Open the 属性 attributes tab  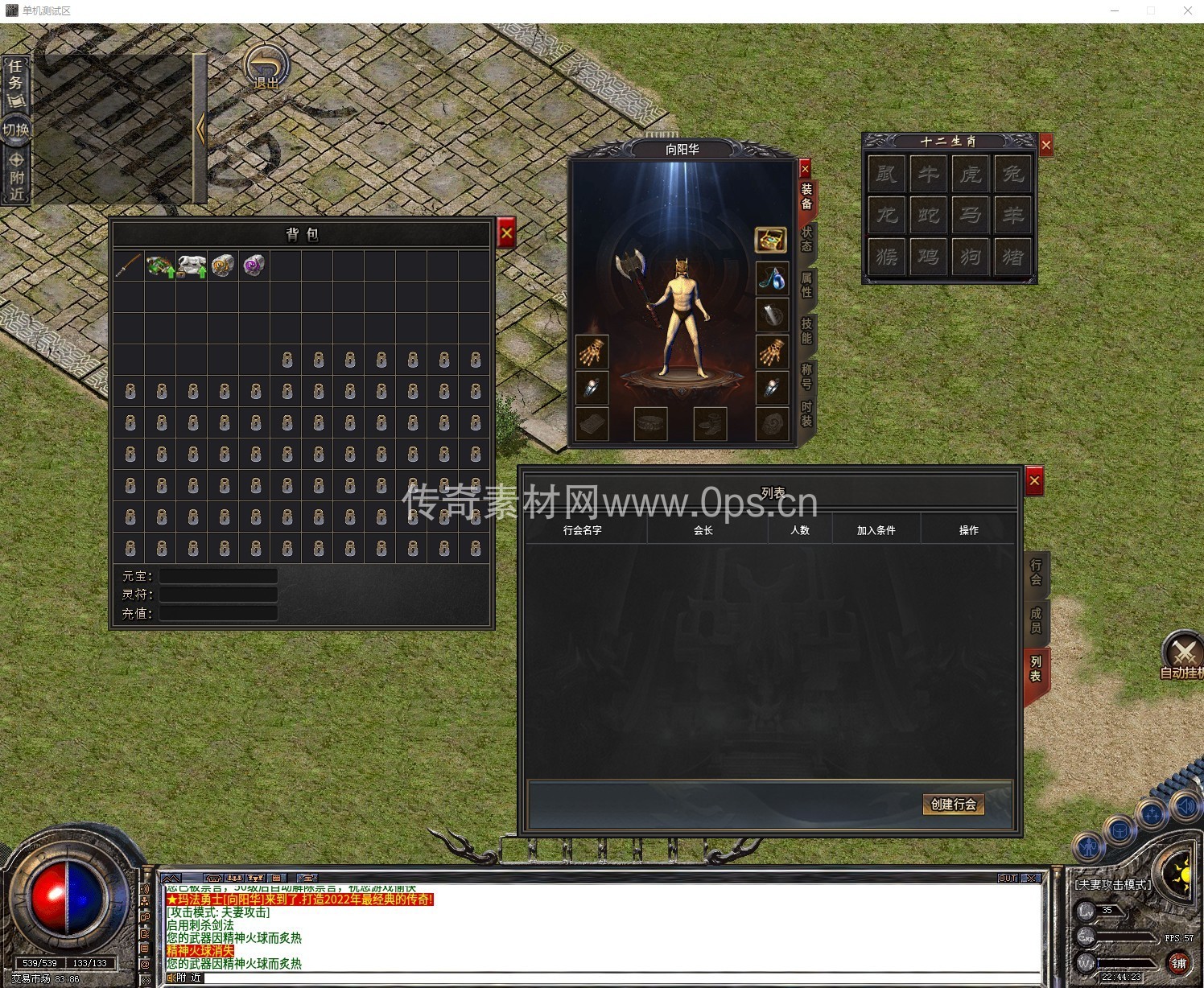[x=806, y=285]
